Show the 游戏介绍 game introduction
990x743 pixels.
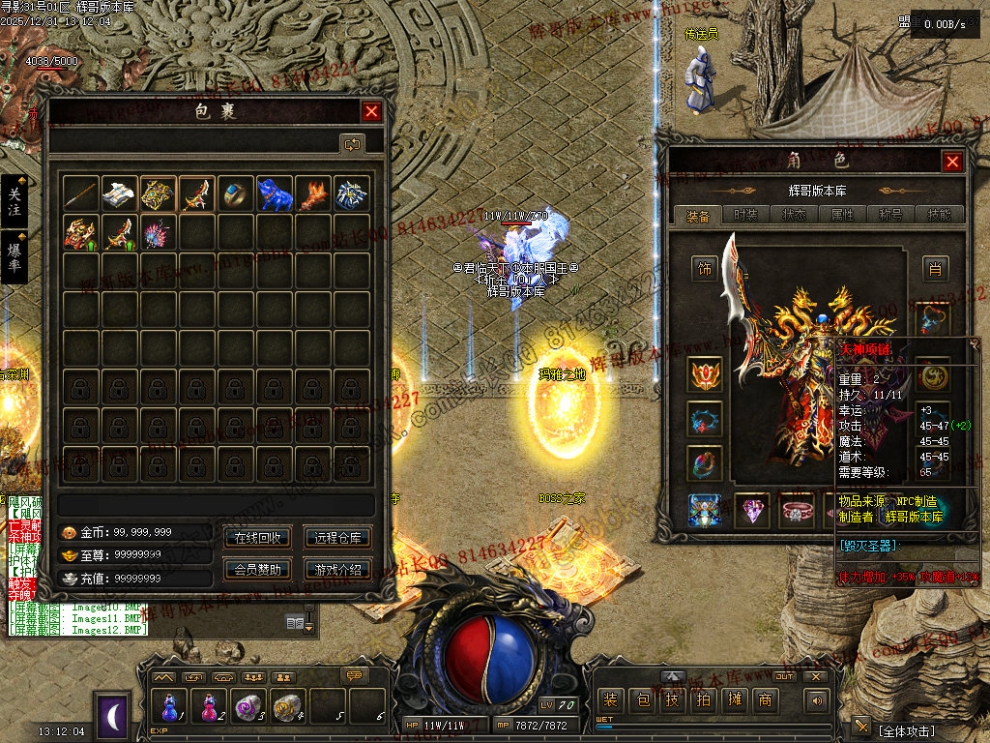[x=338, y=570]
